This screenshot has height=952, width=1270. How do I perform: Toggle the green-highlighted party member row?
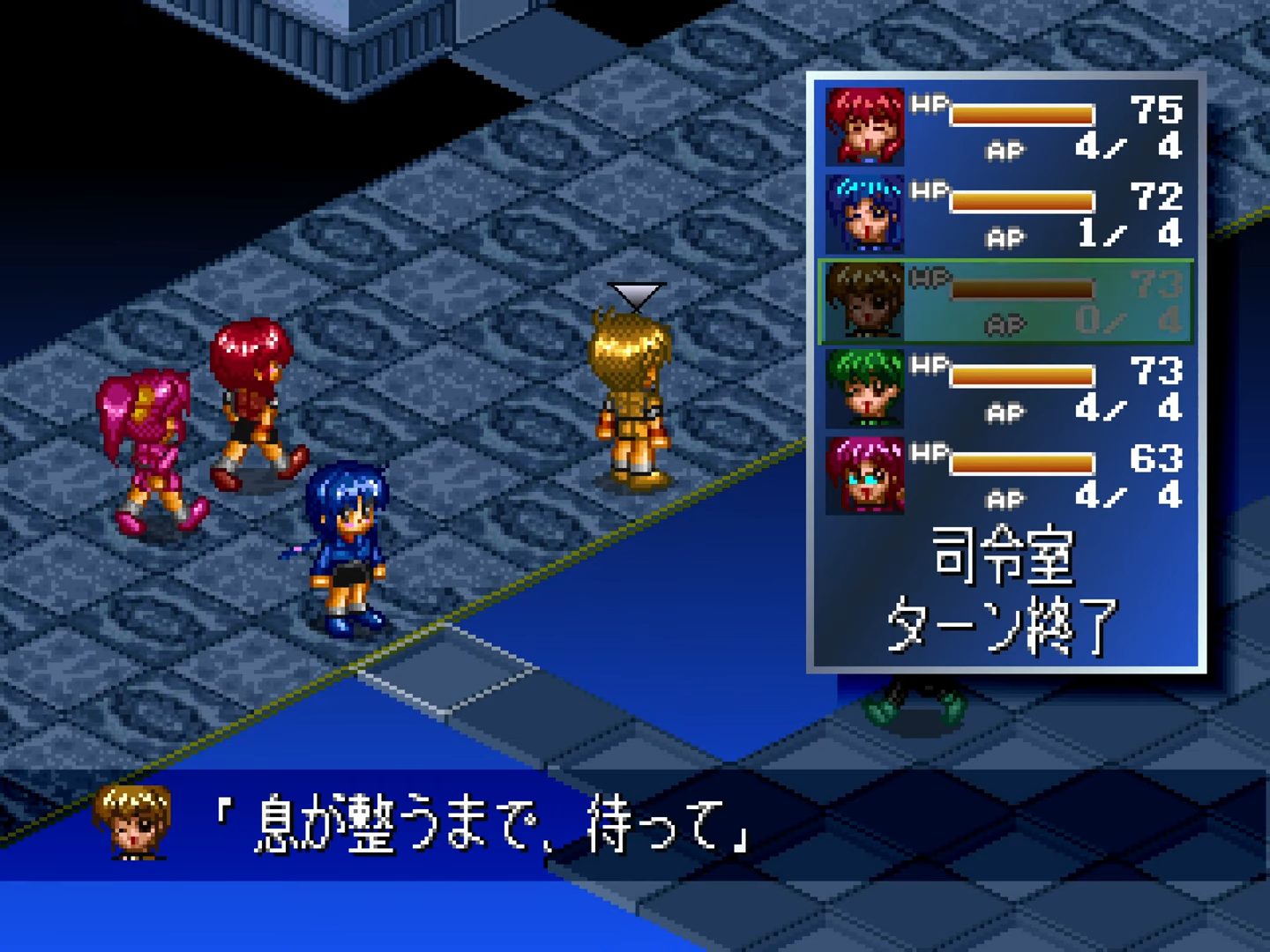(x=1005, y=300)
